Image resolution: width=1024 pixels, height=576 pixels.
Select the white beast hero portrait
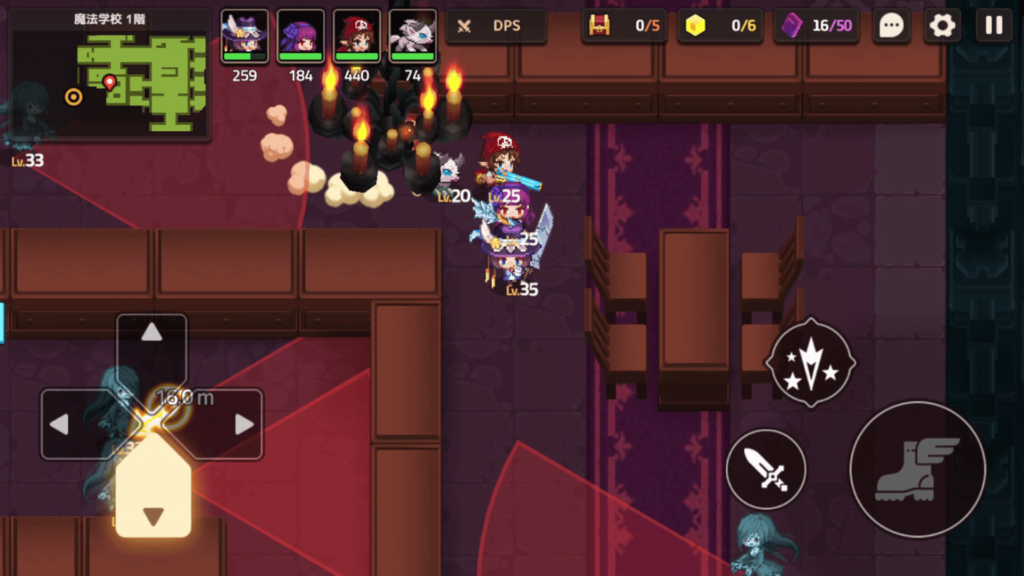point(412,37)
